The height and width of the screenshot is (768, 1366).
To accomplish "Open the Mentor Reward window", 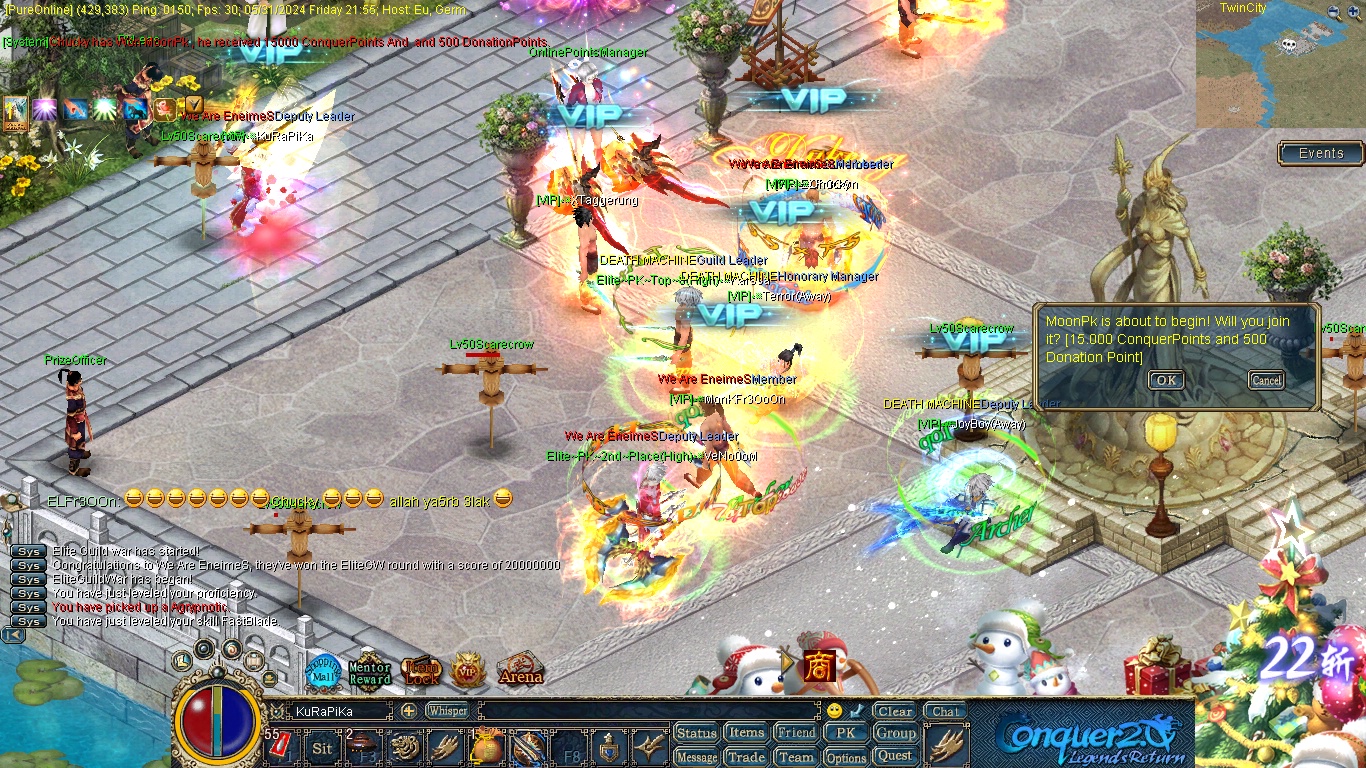I will [x=370, y=673].
